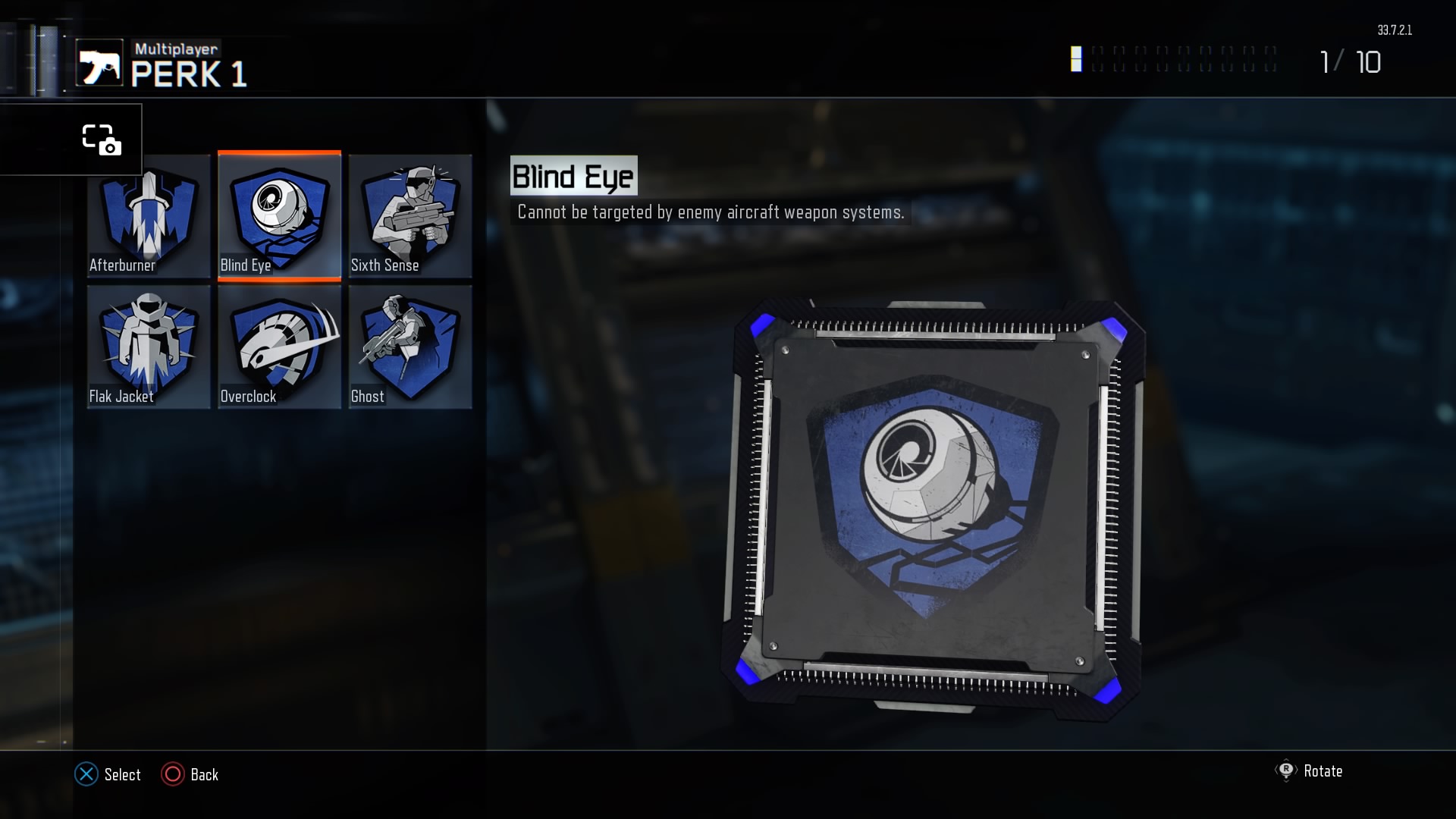Equip the Flak Jacket perk

[x=149, y=347]
